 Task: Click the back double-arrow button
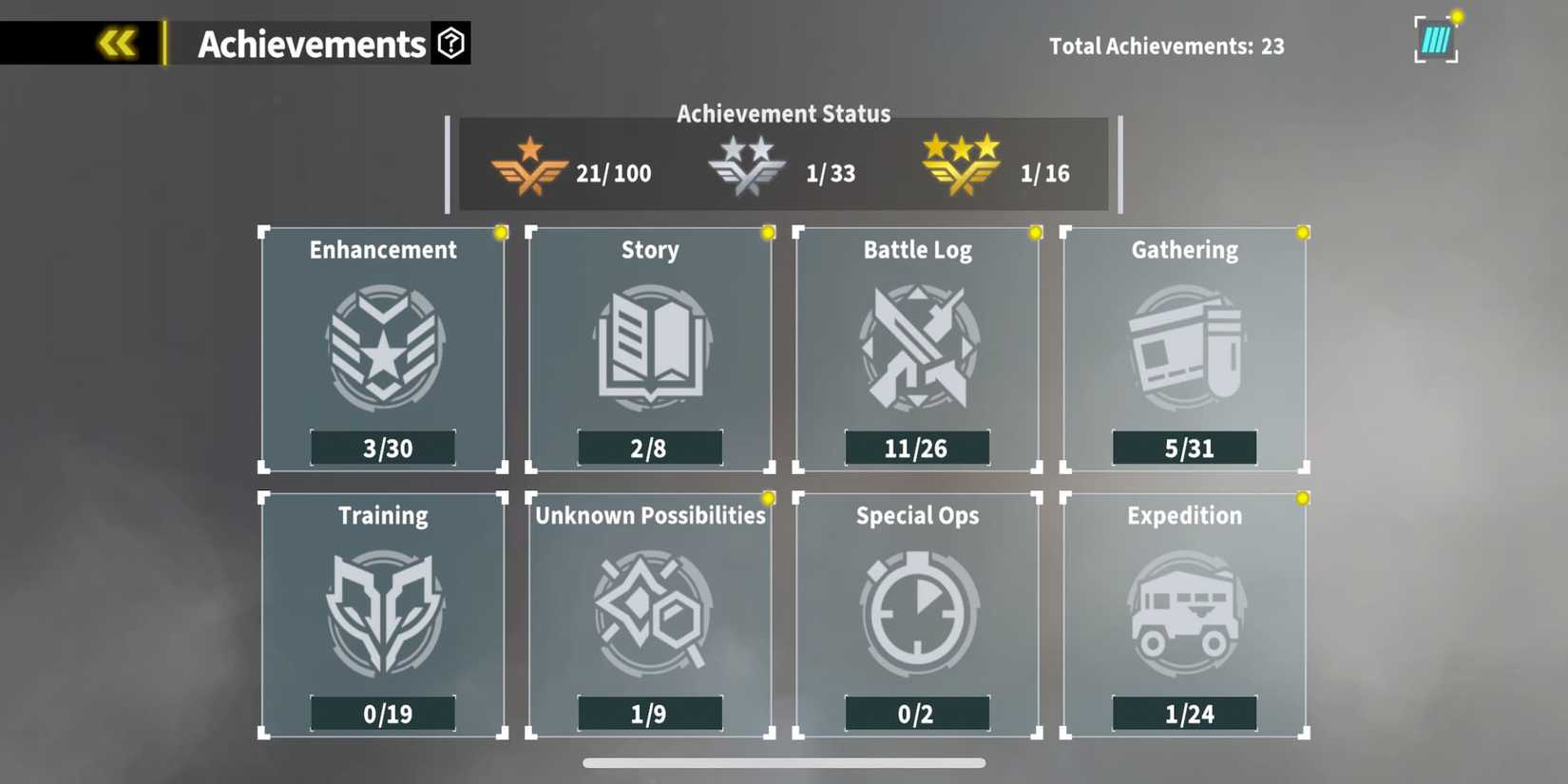115,42
